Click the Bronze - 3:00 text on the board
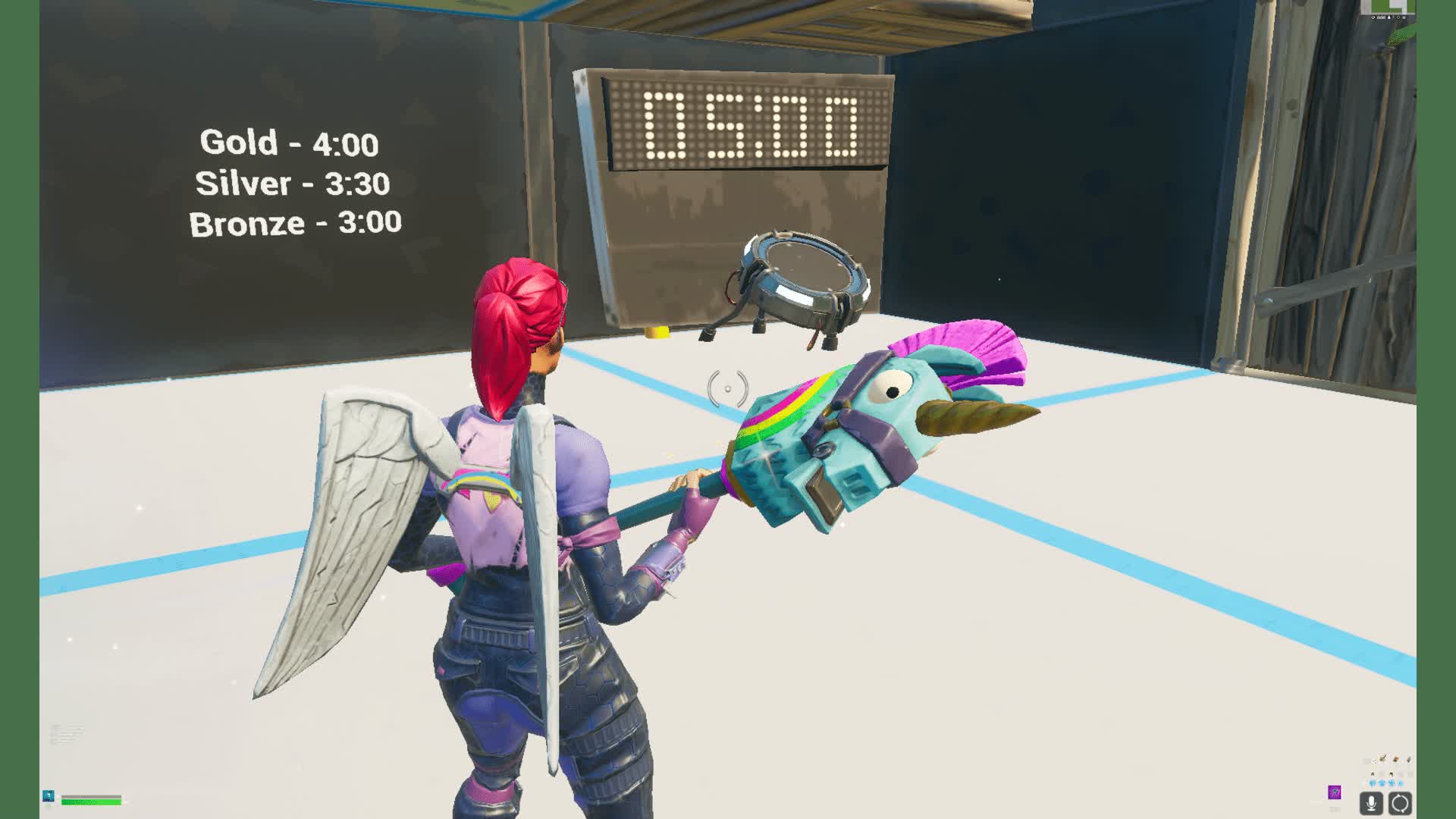Screen dimensions: 1456x819 pos(296,223)
